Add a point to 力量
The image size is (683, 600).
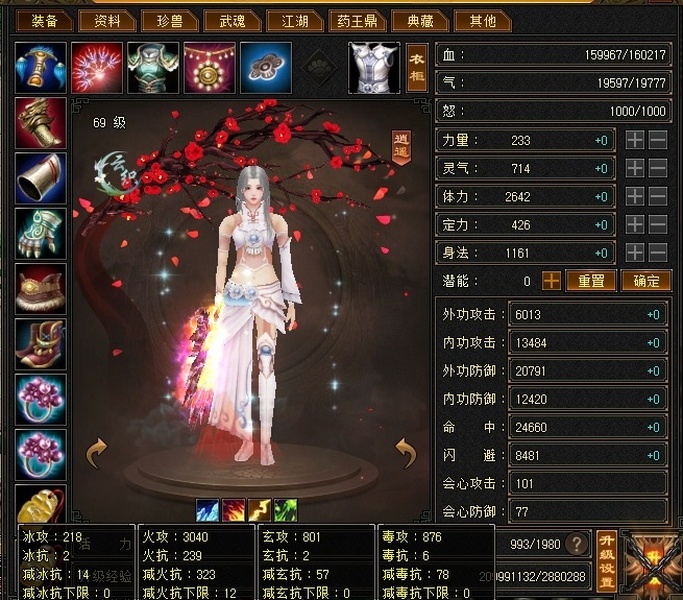tap(635, 141)
